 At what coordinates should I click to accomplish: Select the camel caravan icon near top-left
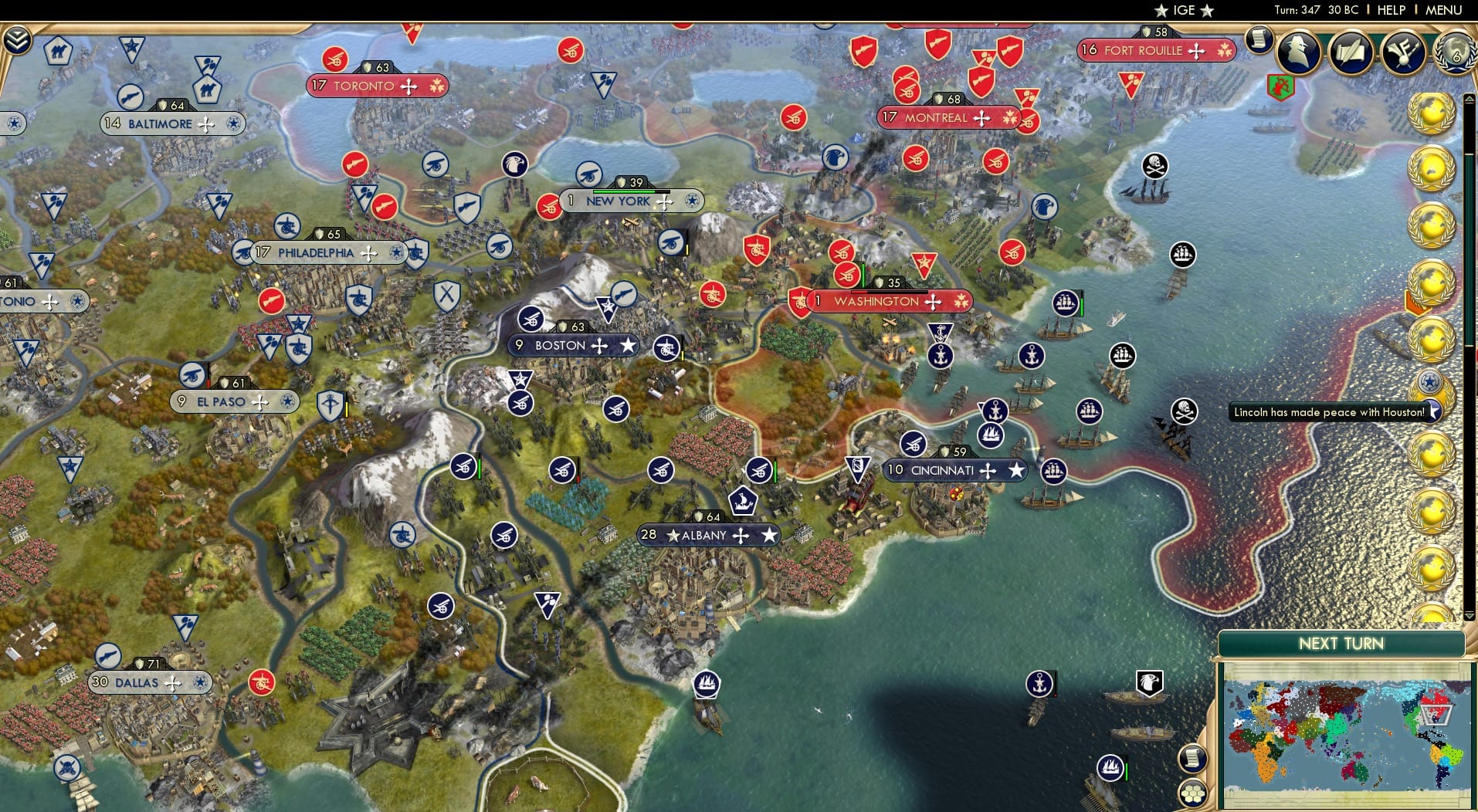point(59,49)
